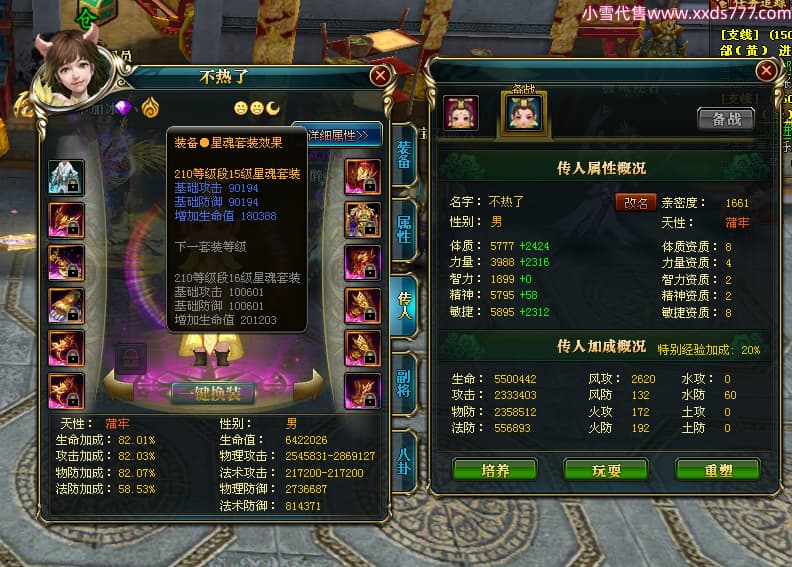
Task: Click the 一键换装 quick outfit swap button
Action: [x=212, y=394]
